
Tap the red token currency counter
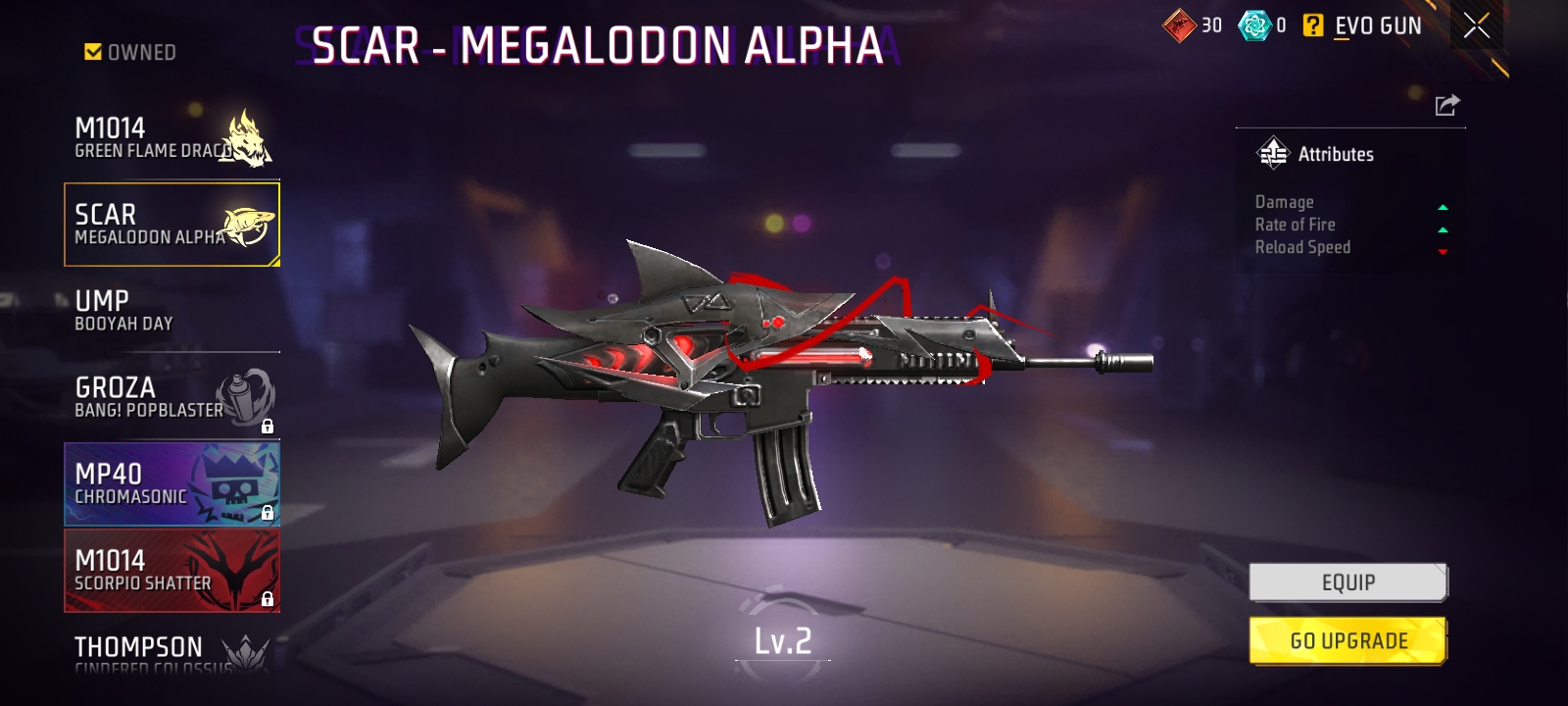click(x=1193, y=26)
